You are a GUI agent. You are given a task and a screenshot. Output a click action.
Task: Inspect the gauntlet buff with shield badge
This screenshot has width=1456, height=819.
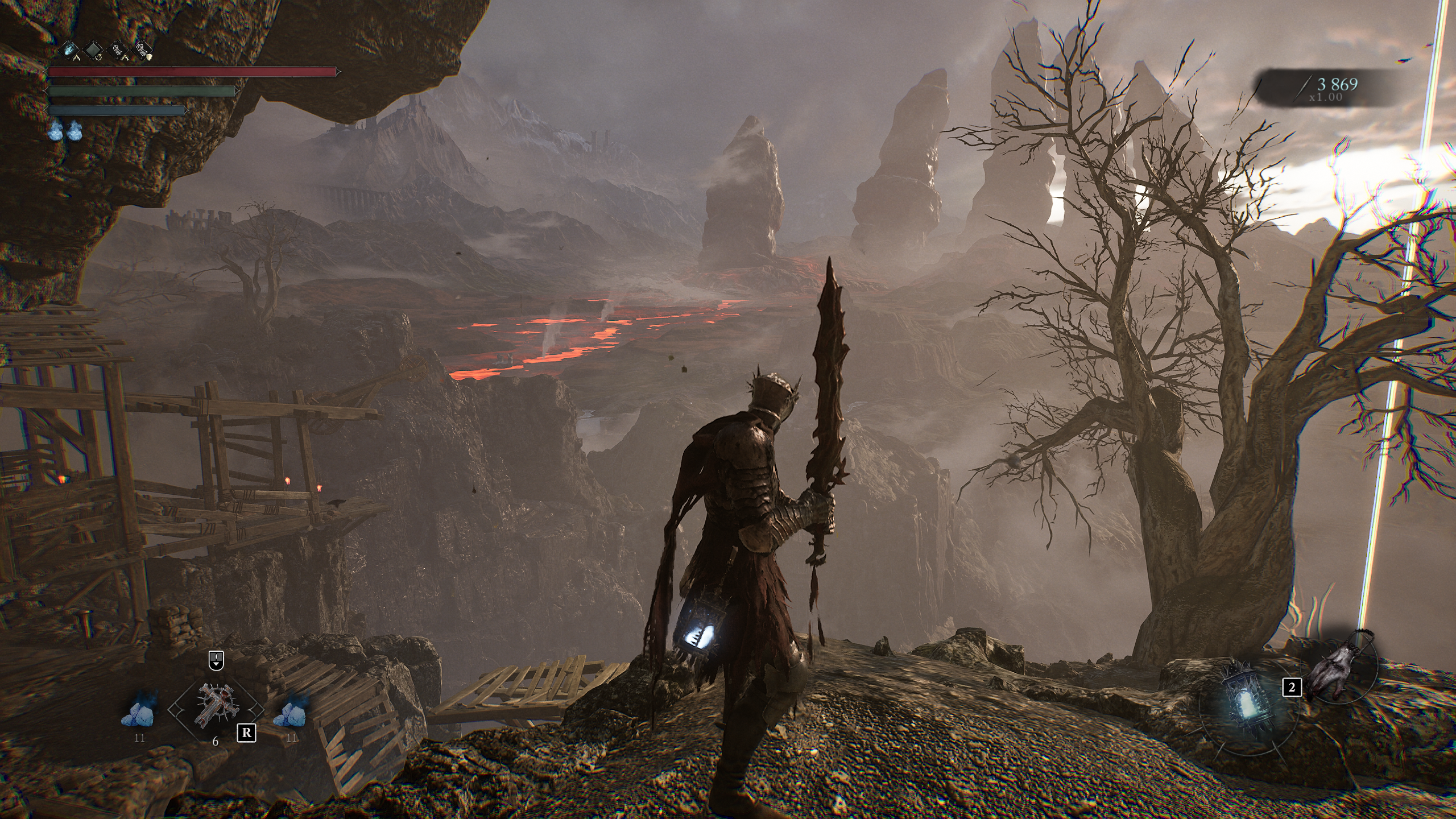pyautogui.click(x=143, y=51)
